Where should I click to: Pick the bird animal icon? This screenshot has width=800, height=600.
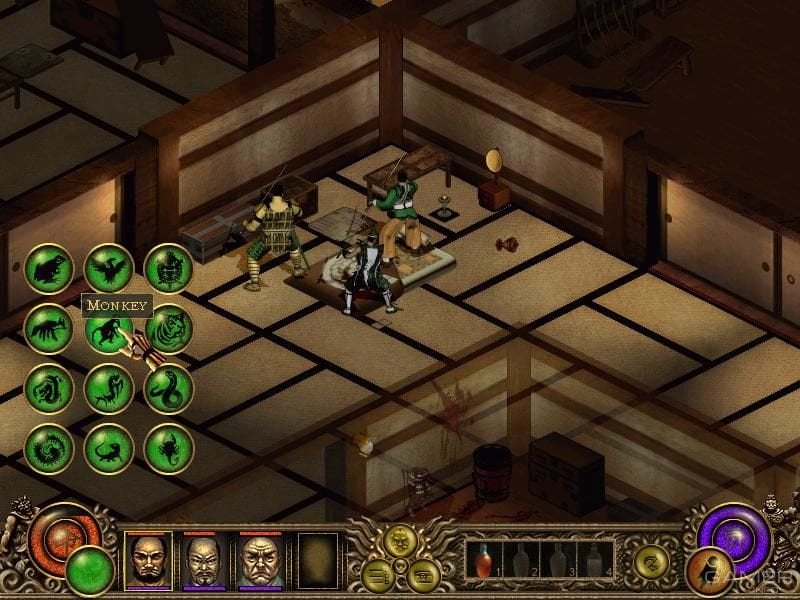(x=108, y=269)
